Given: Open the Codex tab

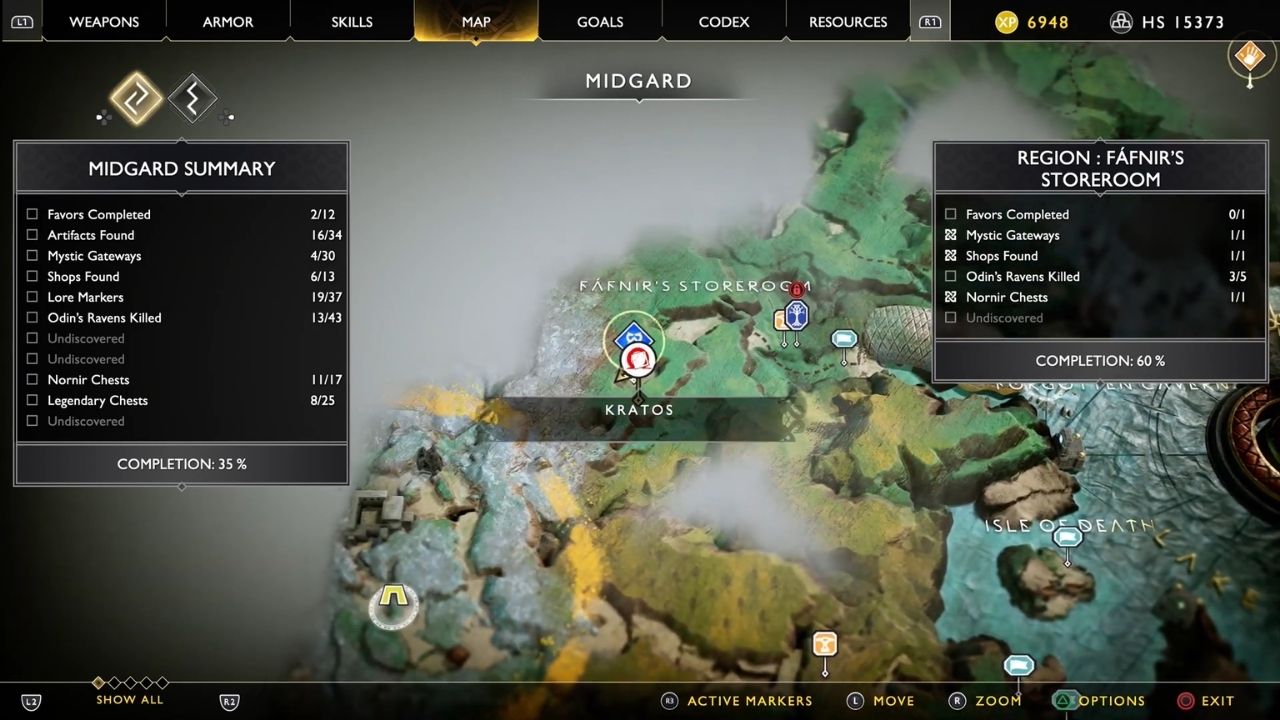Looking at the screenshot, I should point(724,21).
